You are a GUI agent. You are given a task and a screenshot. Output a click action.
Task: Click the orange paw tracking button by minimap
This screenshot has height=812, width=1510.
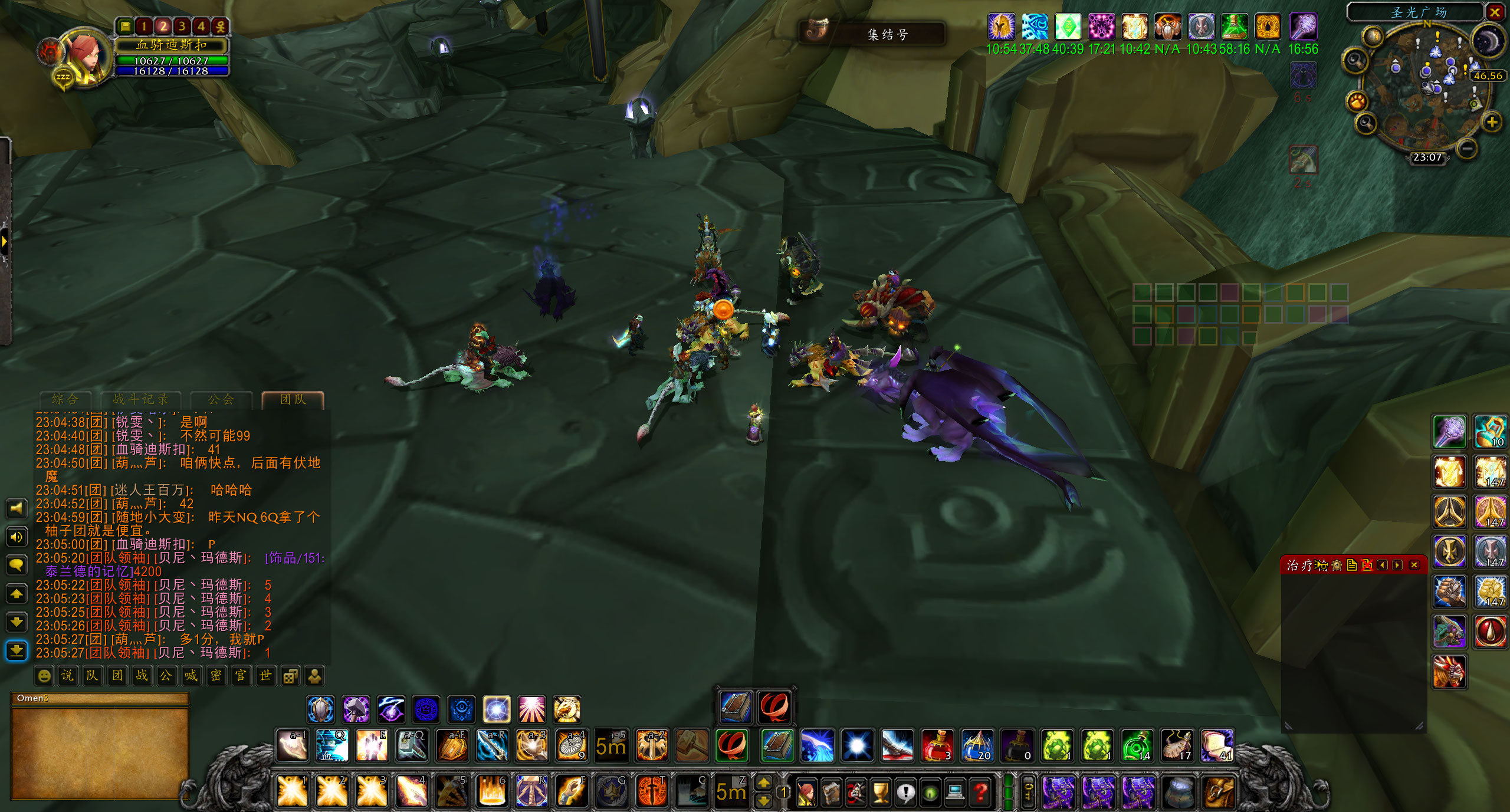pyautogui.click(x=1357, y=101)
